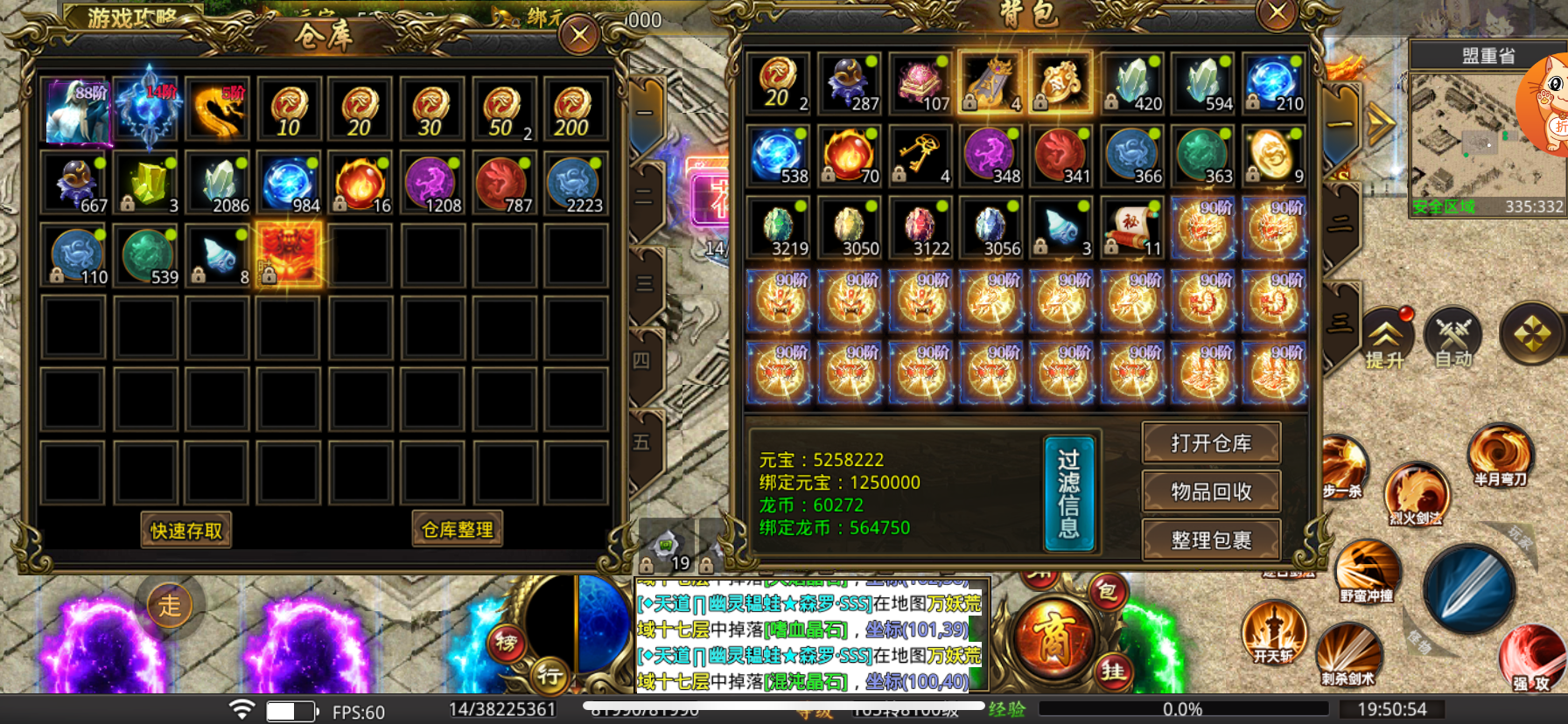Activate the 半月弯刀 skill
Image resolution: width=1568 pixels, height=724 pixels.
point(1500,455)
